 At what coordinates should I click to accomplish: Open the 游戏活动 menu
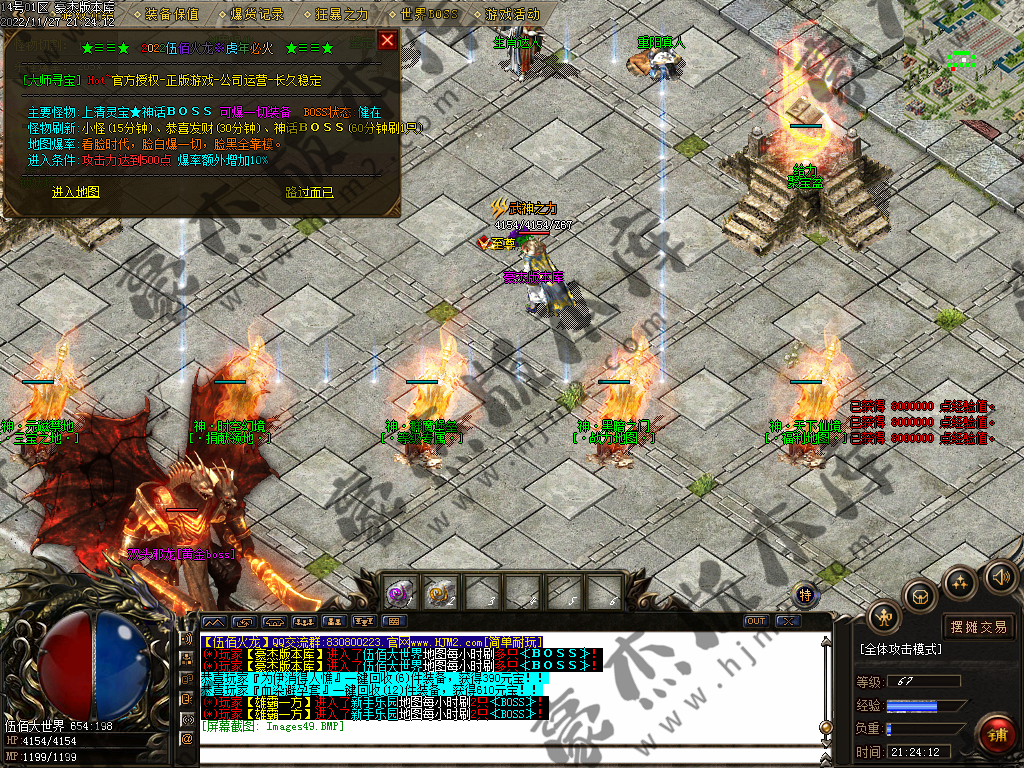(x=512, y=15)
